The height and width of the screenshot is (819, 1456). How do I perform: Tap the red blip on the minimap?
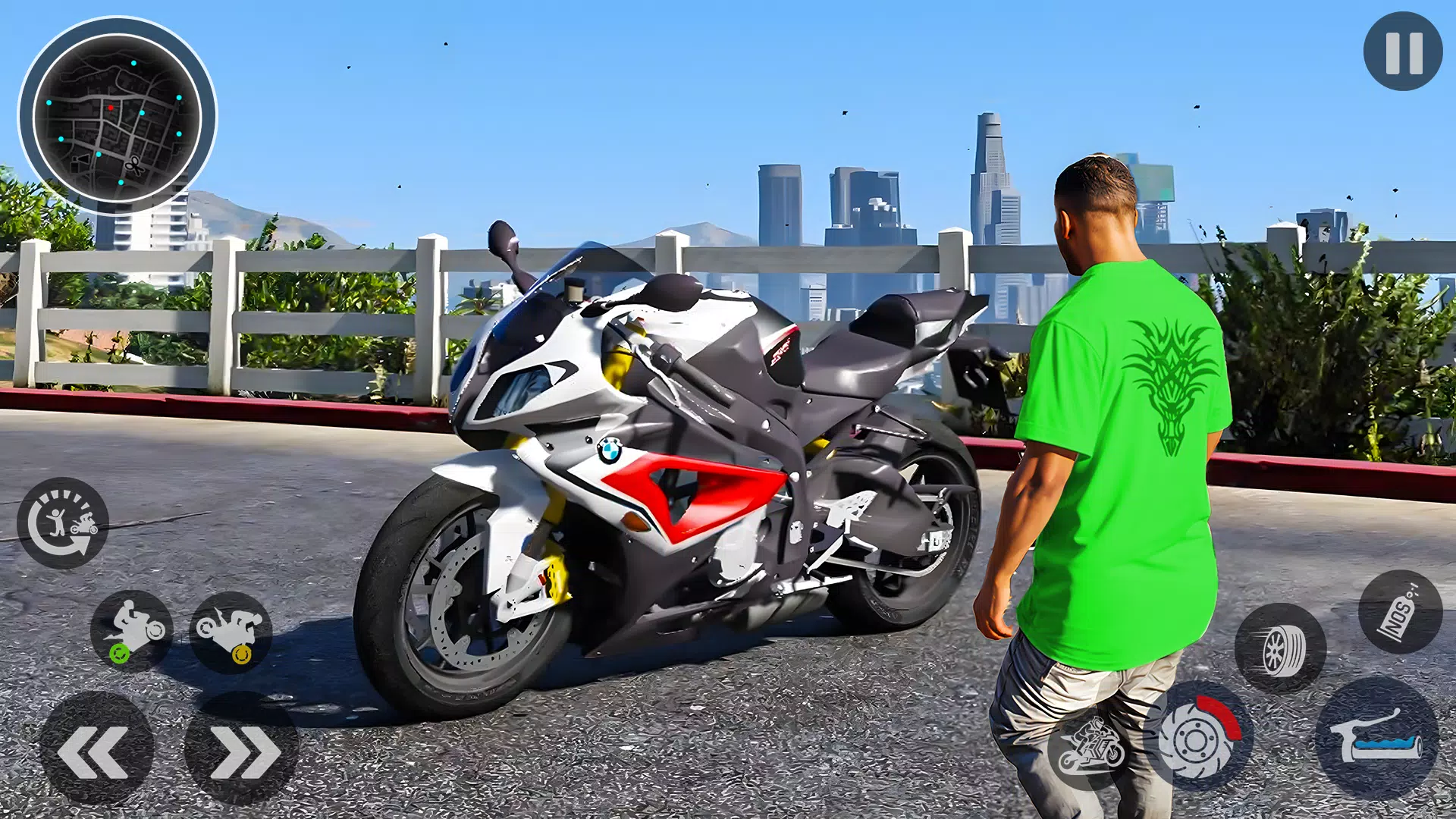coord(111,109)
